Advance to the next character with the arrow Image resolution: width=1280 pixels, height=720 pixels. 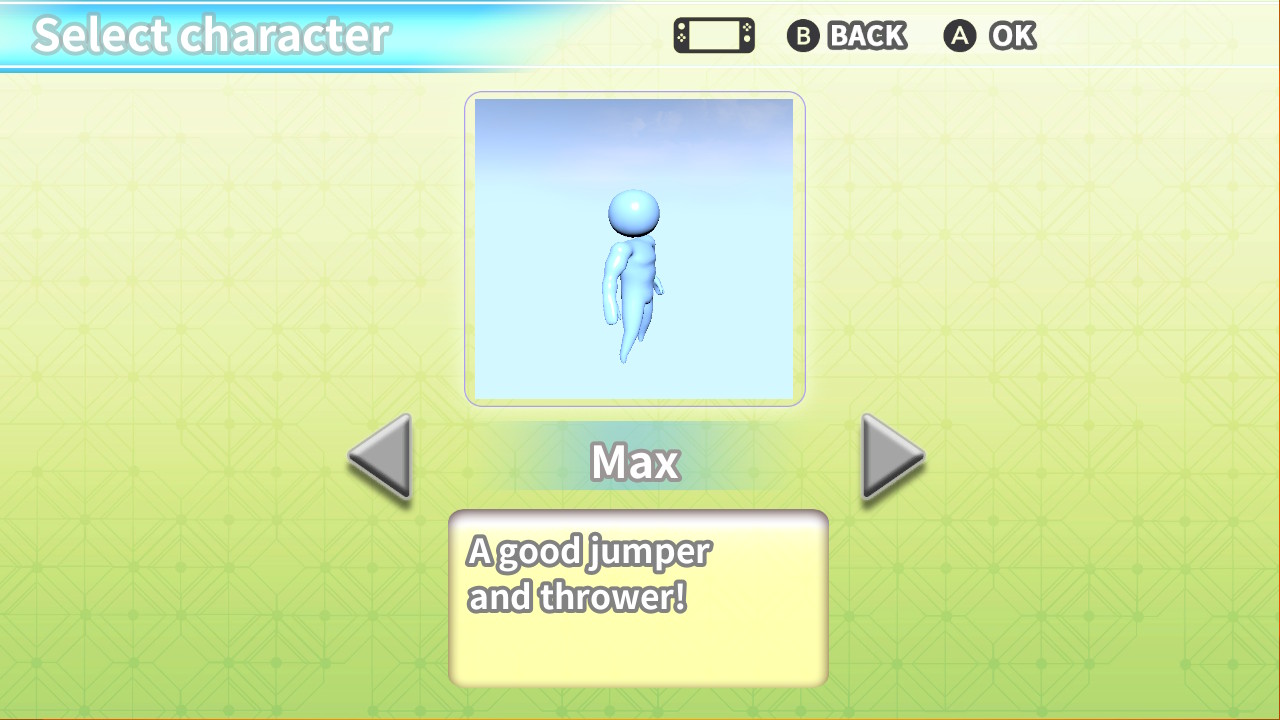888,458
